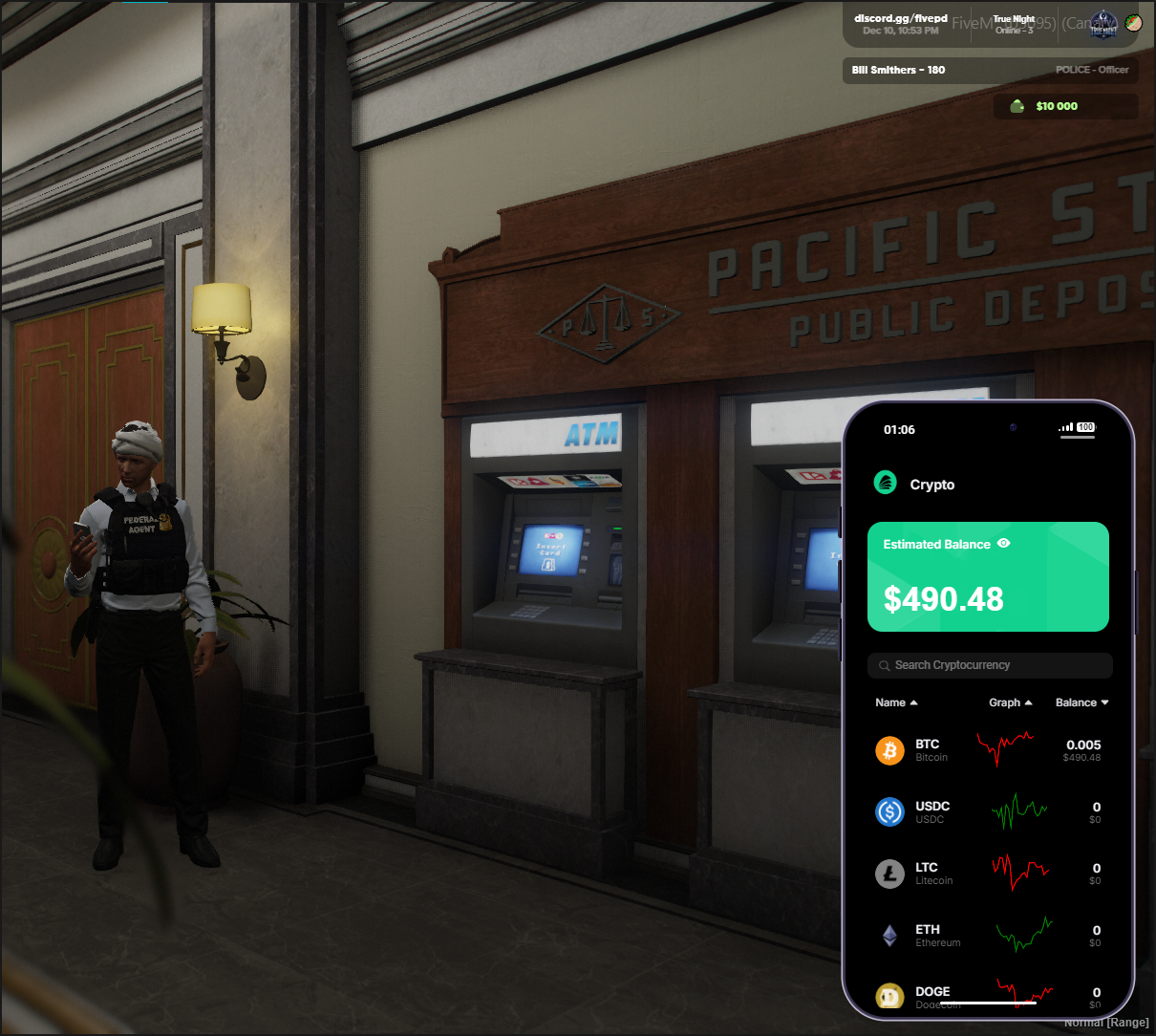Click the Search Cryptocurrency field

tap(990, 665)
